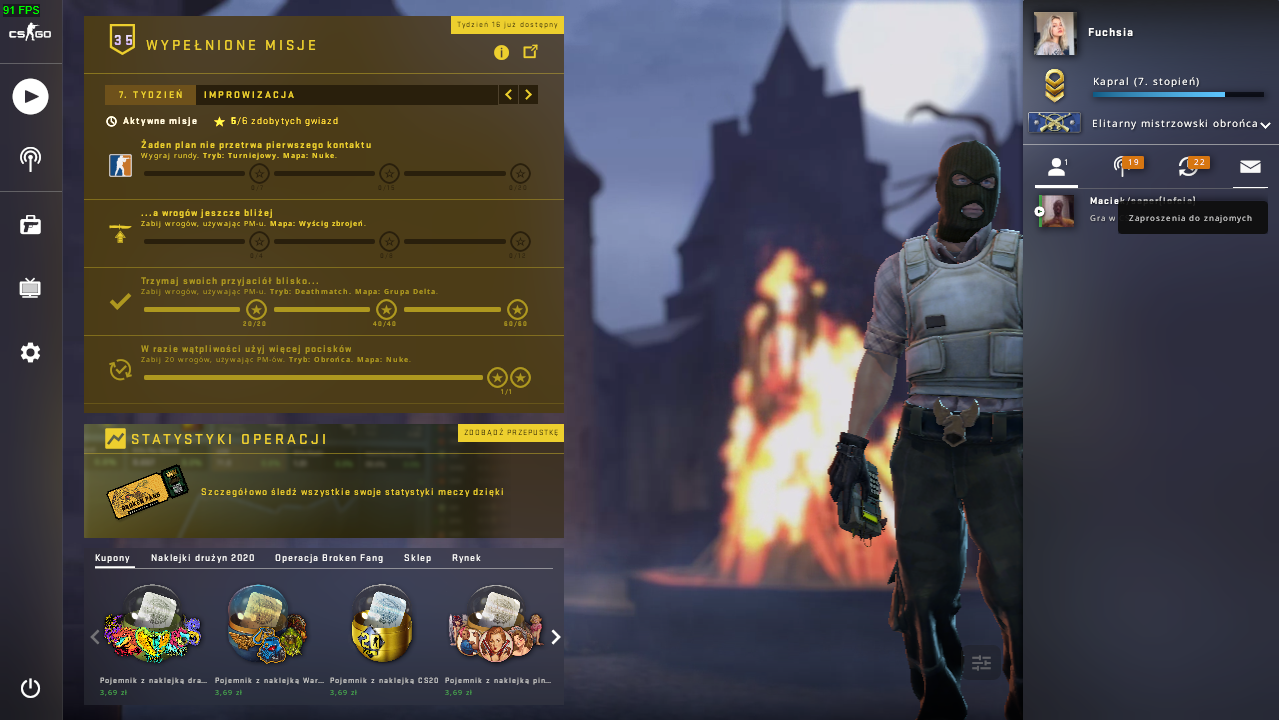This screenshot has height=720, width=1279.
Task: Show the mission info icon
Action: [x=501, y=52]
